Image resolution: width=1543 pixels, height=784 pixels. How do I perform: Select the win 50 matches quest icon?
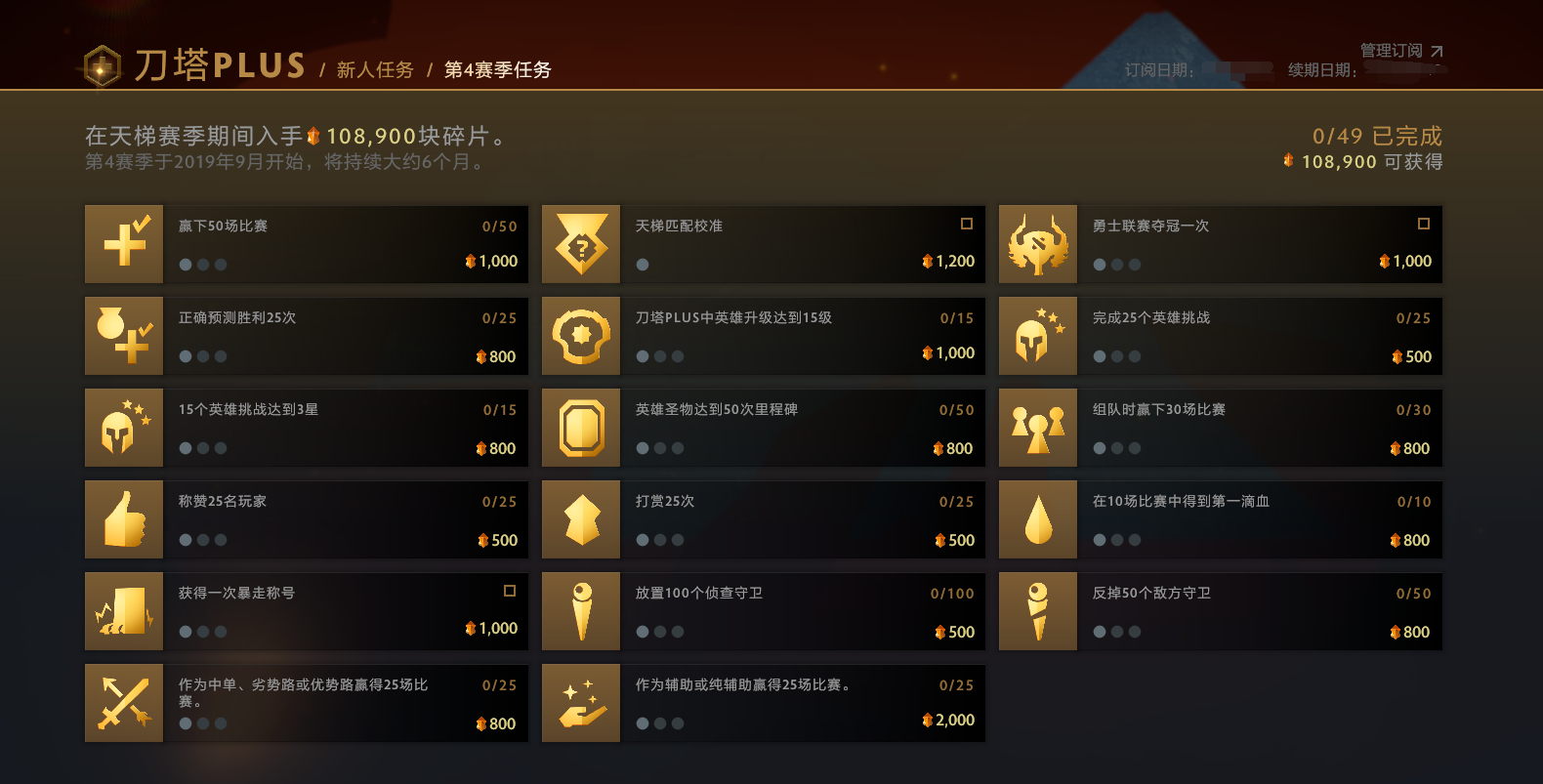tap(124, 244)
